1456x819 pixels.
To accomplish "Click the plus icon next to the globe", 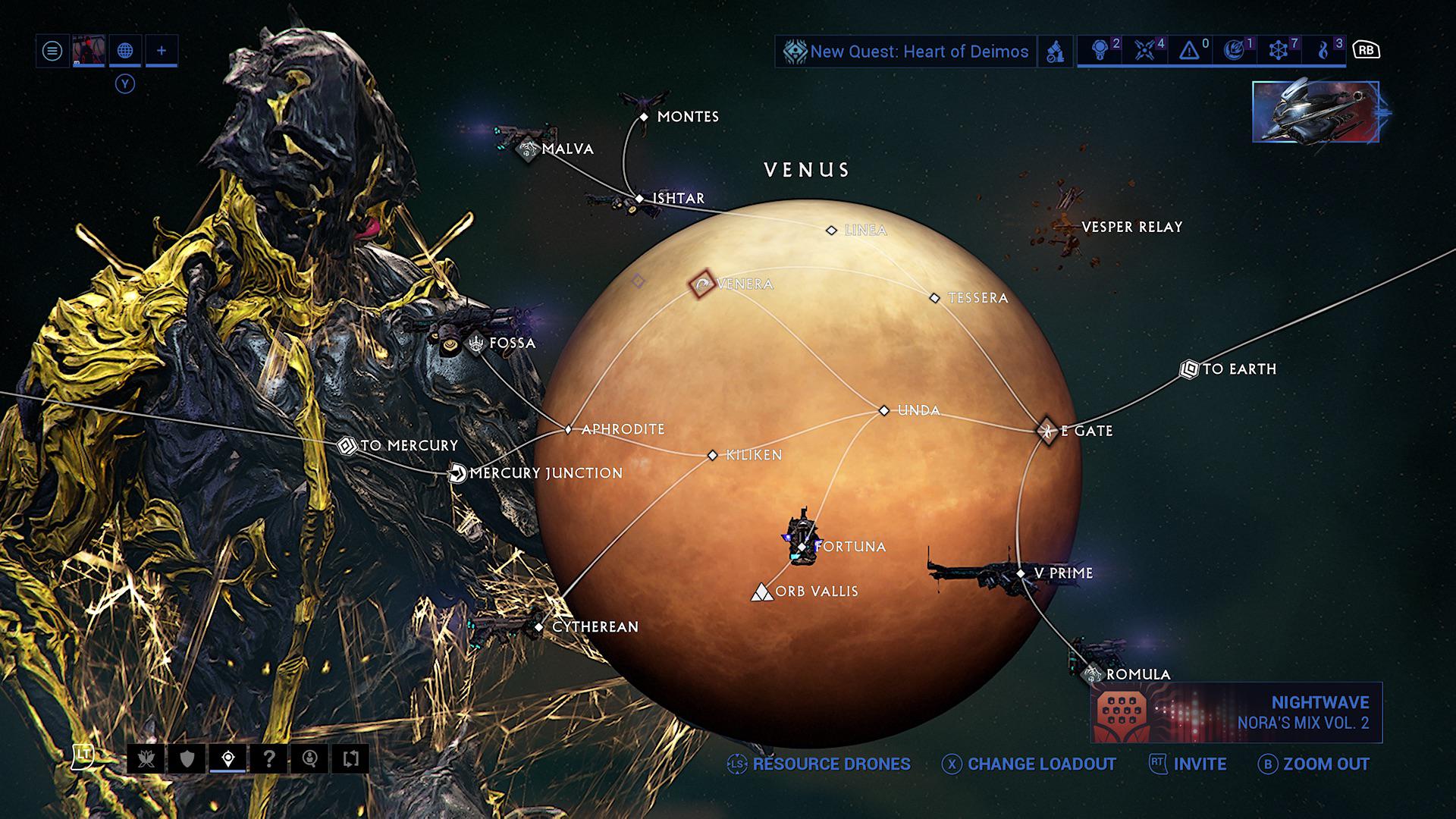I will coord(162,52).
